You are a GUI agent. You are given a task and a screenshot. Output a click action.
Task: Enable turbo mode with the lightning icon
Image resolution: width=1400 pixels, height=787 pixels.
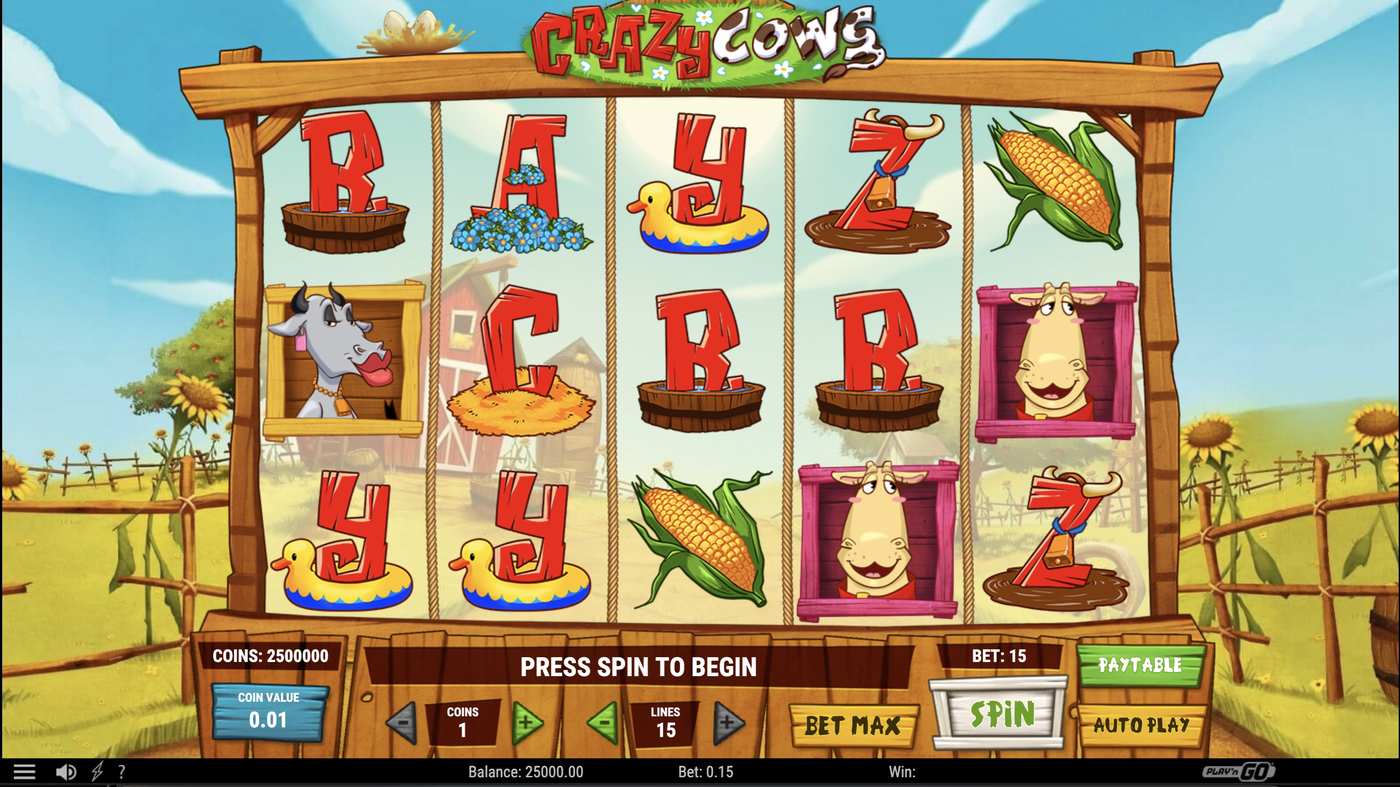coord(96,770)
